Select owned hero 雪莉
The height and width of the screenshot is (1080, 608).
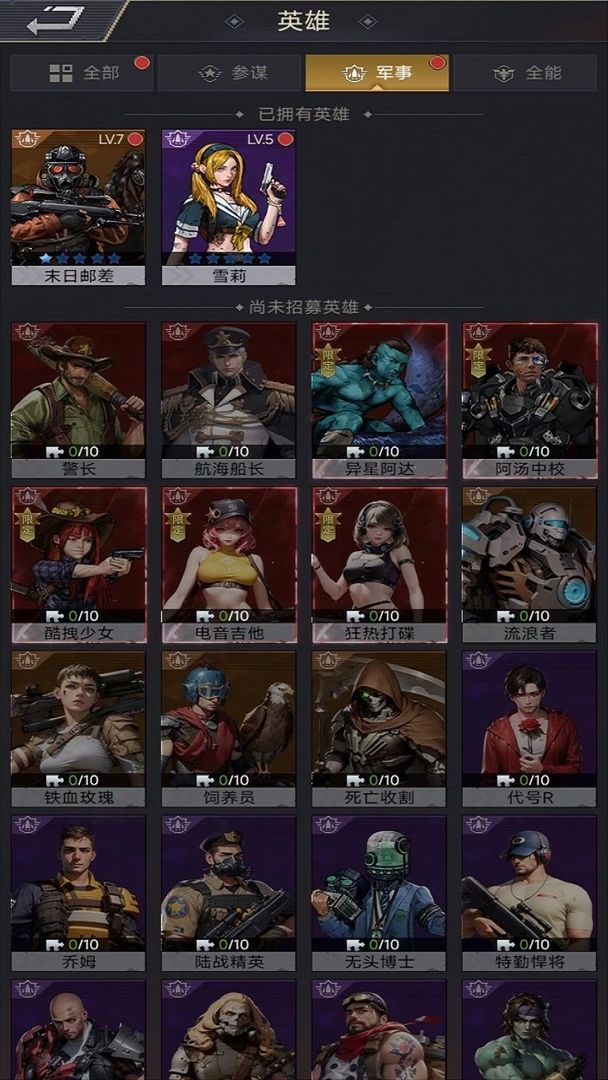pyautogui.click(x=228, y=207)
